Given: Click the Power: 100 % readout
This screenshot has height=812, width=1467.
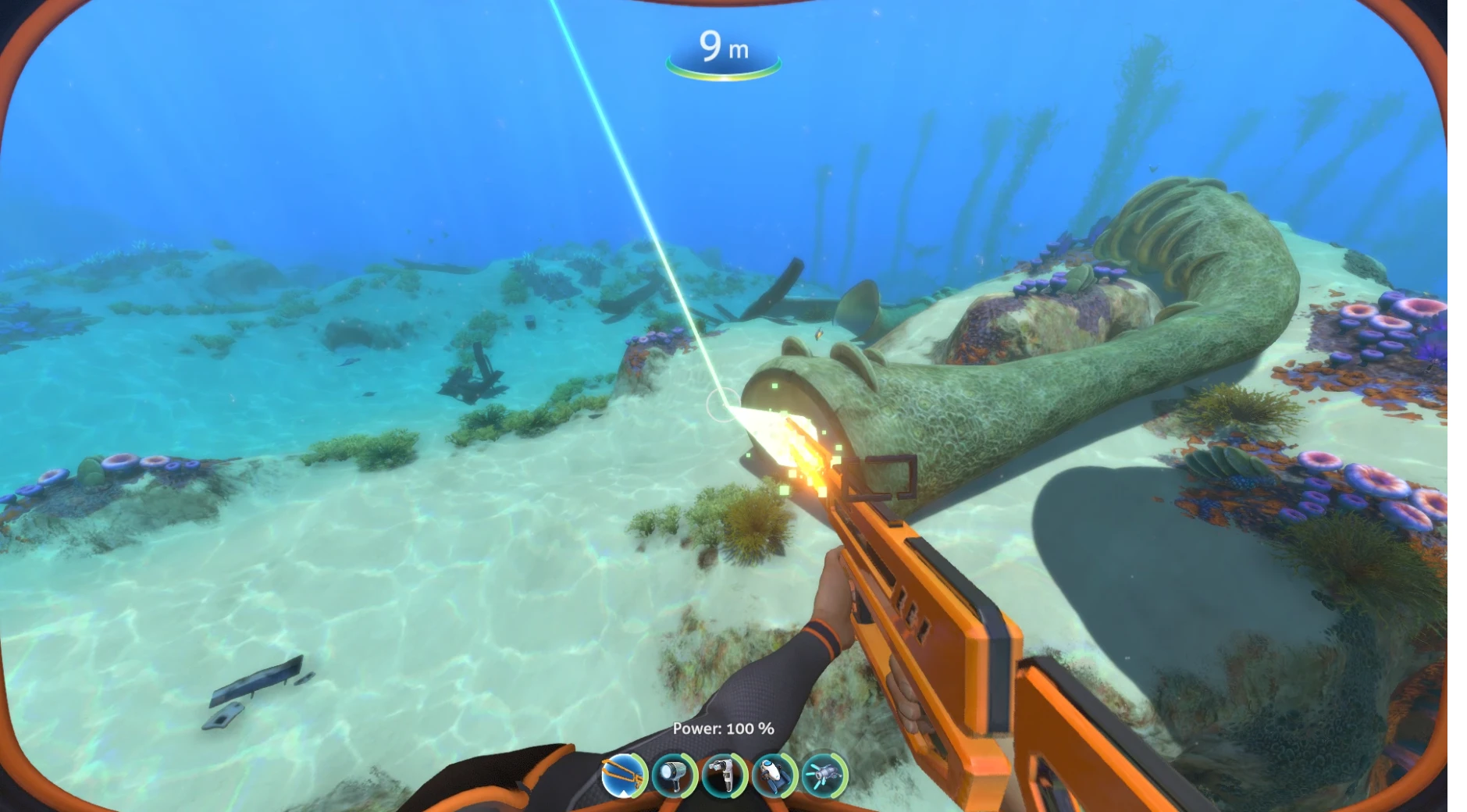Looking at the screenshot, I should pos(722,728).
